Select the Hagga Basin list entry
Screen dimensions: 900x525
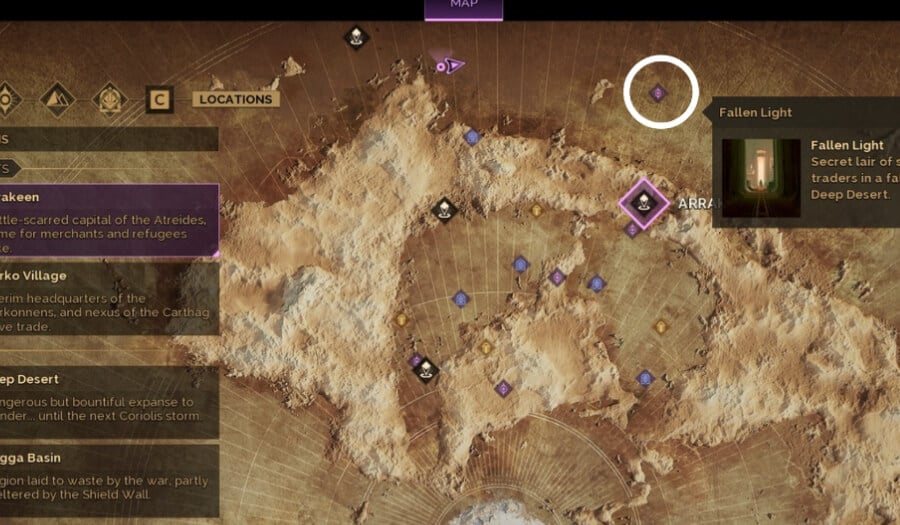point(108,478)
